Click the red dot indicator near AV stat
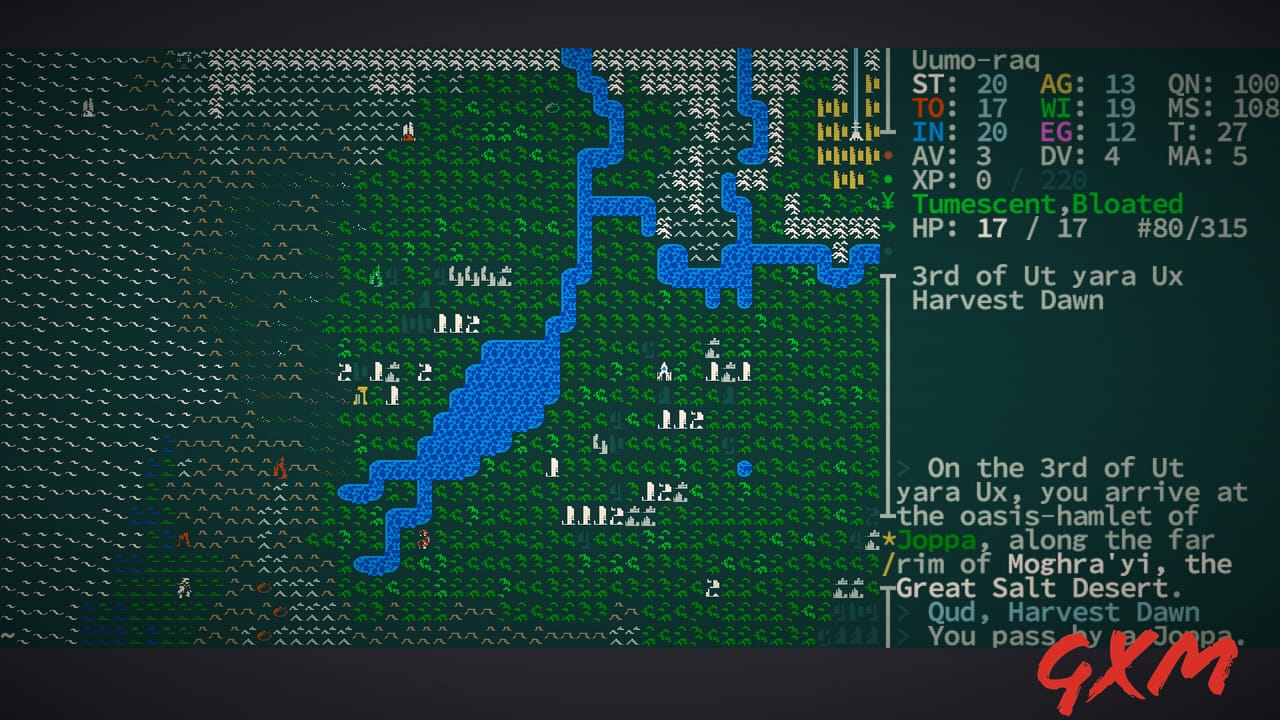The width and height of the screenshot is (1280, 720). [x=890, y=156]
